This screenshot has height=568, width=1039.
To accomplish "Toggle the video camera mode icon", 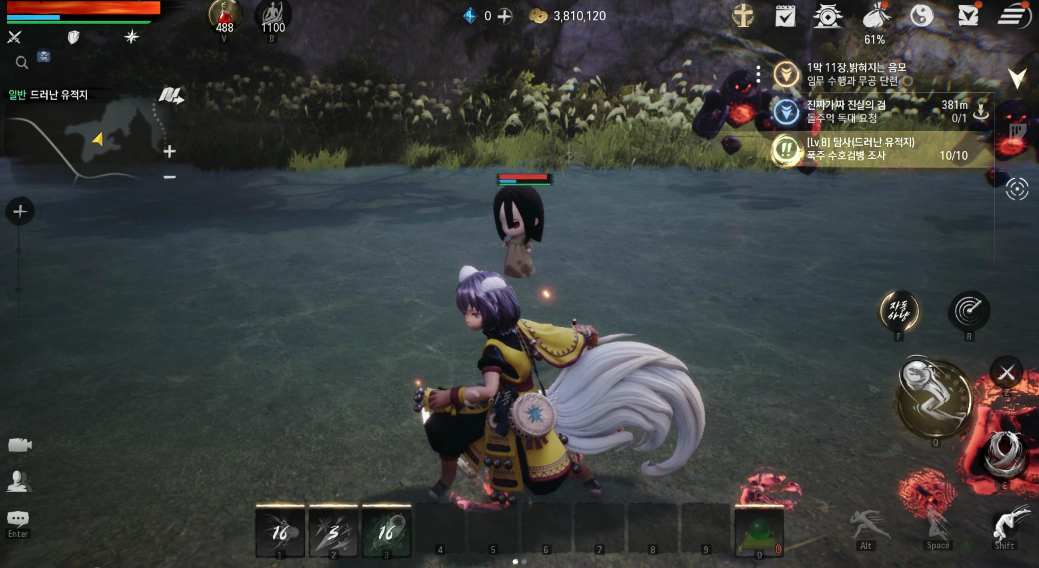I will pyautogui.click(x=18, y=445).
